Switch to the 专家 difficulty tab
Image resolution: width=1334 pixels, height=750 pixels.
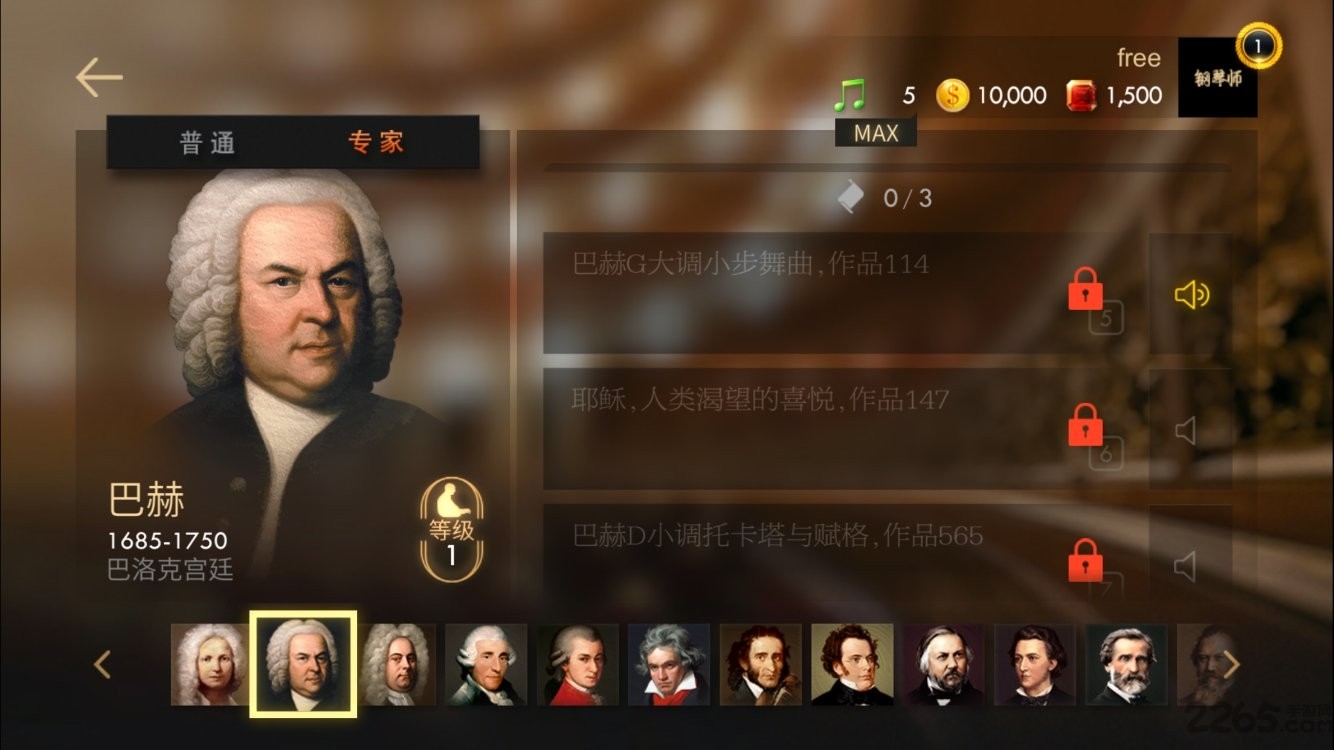coord(376,143)
